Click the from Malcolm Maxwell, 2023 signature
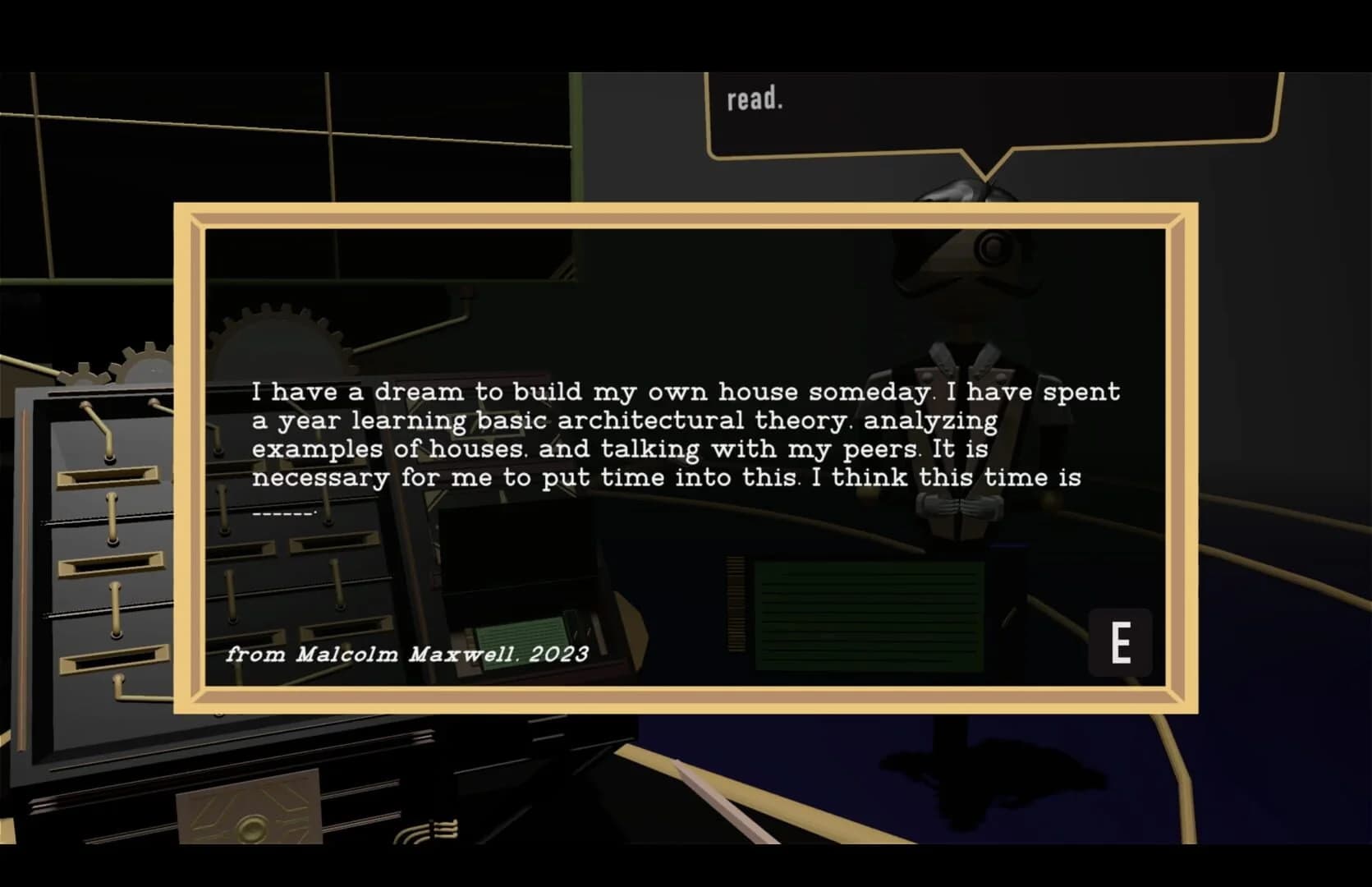Image resolution: width=1372 pixels, height=887 pixels. [x=408, y=655]
